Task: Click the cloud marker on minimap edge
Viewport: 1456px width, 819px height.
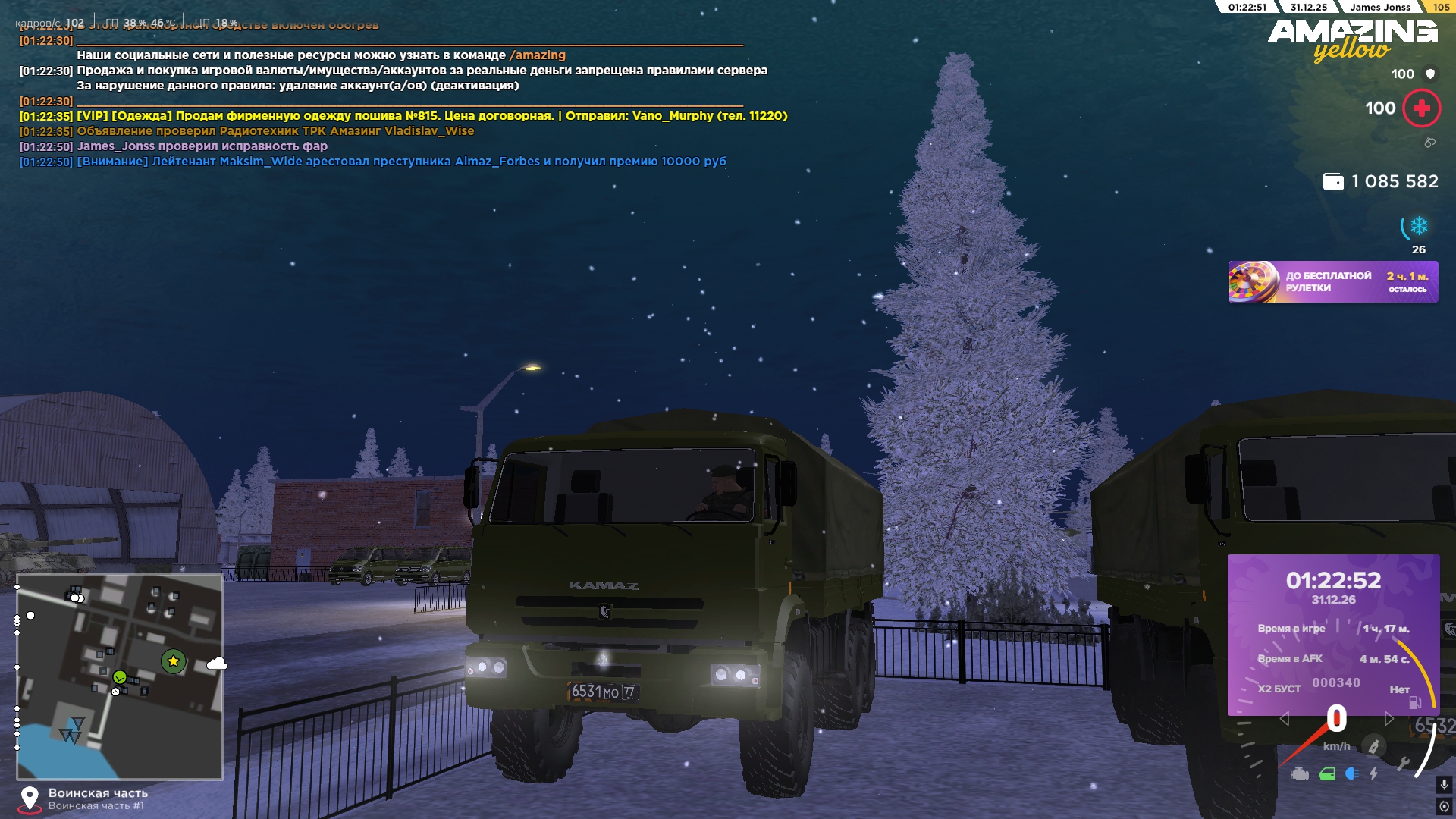Action: point(217,664)
